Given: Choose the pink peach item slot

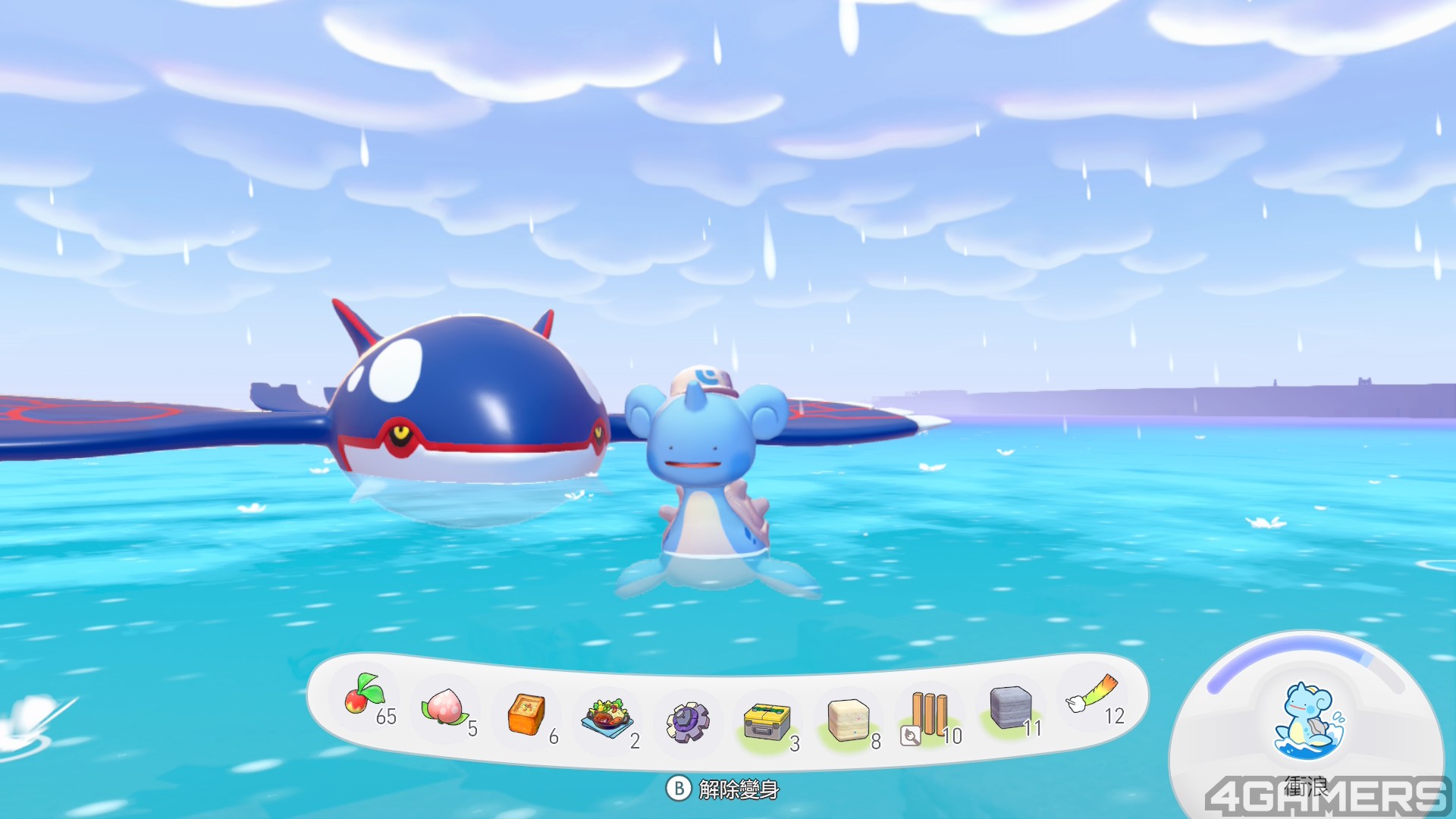Looking at the screenshot, I should click(445, 707).
